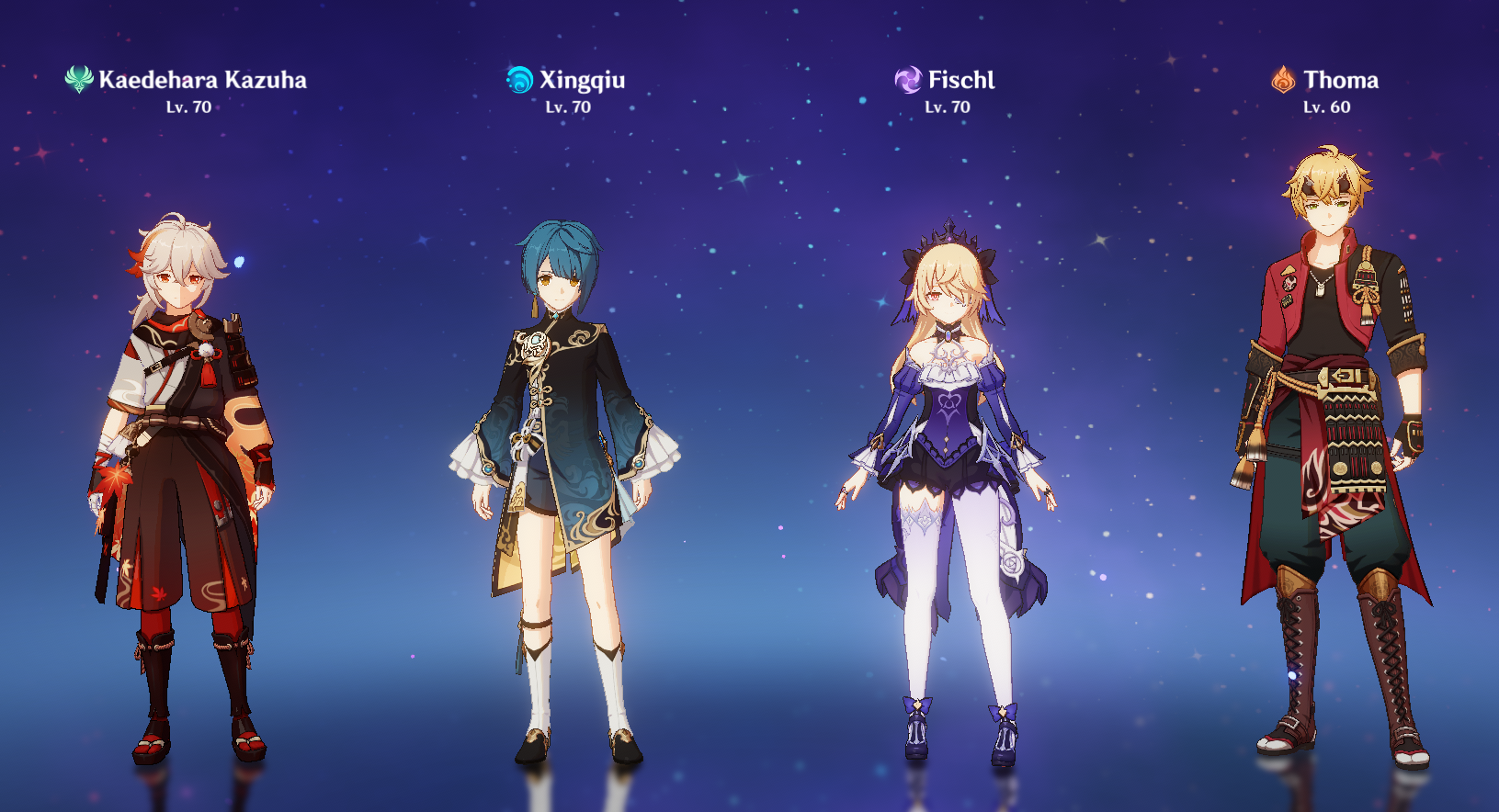Screen dimensions: 1499x812
Task: Click Fischl's Lv. 70 label
Action: point(947,107)
